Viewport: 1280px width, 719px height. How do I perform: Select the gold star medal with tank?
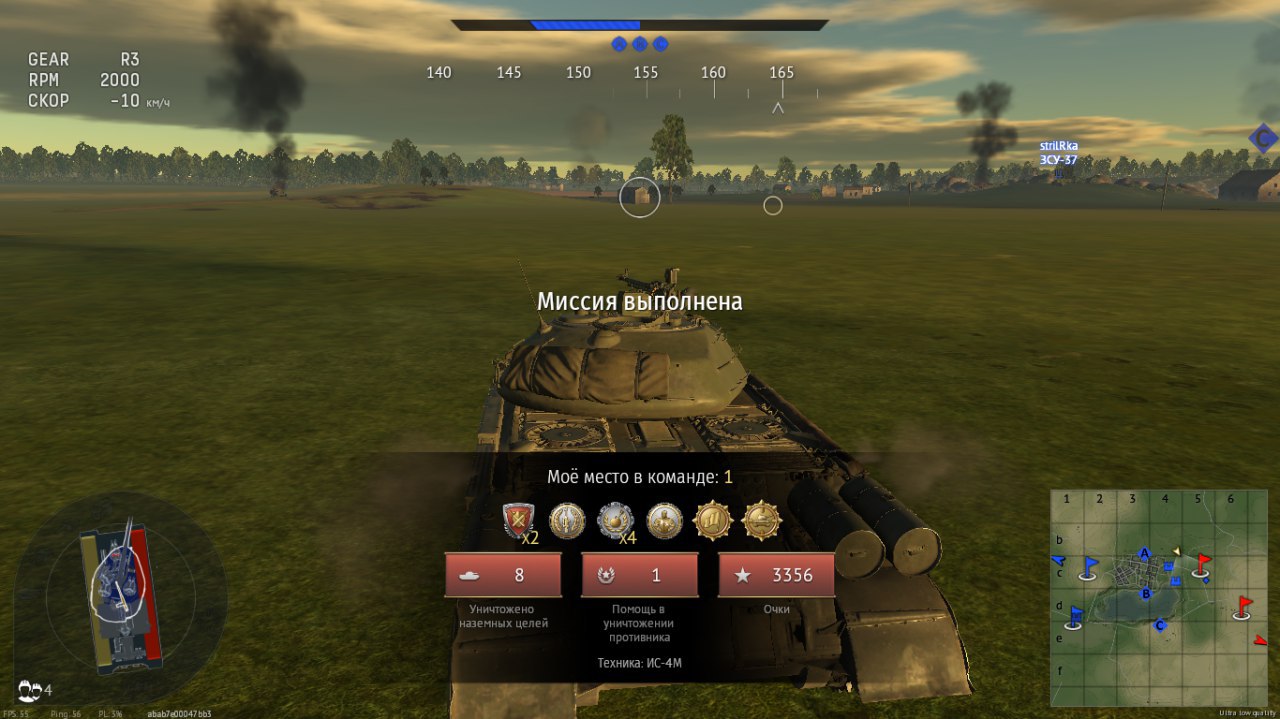(x=761, y=520)
